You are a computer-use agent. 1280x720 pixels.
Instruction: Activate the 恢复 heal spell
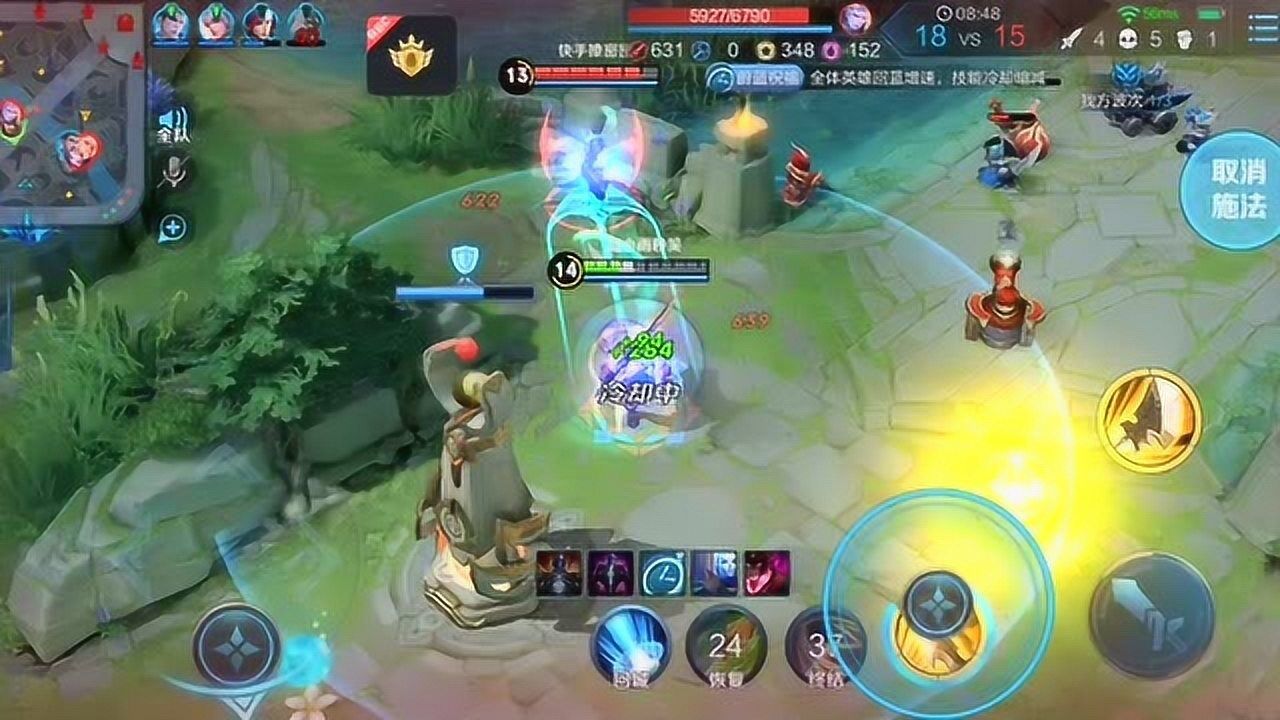tap(725, 646)
